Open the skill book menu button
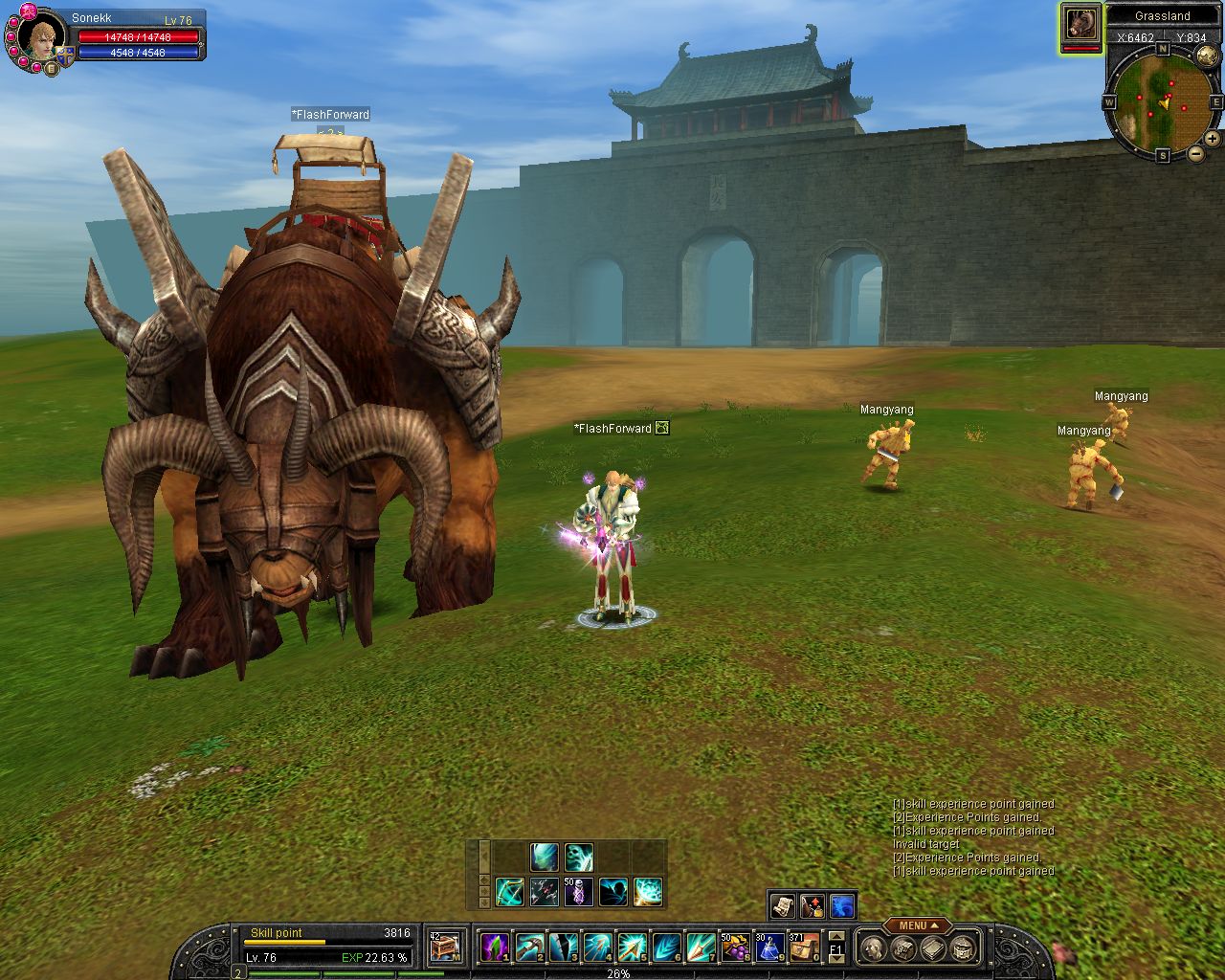1225x980 pixels. pos(933,947)
